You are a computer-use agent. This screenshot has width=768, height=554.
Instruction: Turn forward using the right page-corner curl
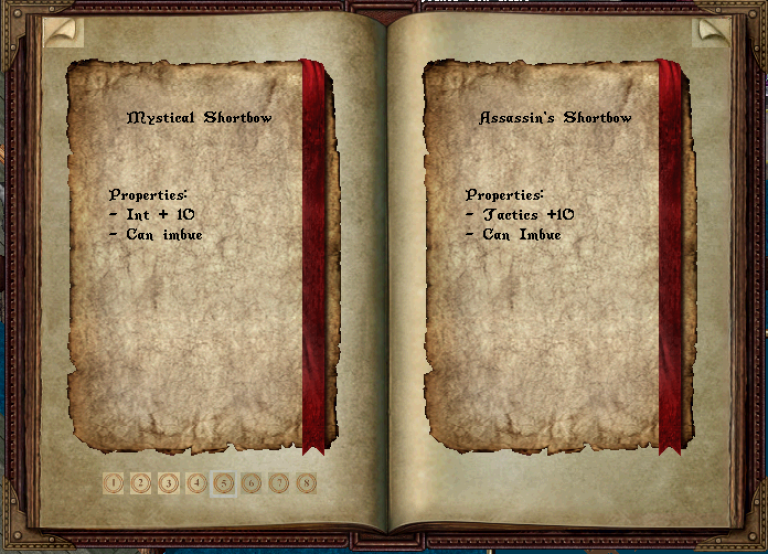point(713,31)
